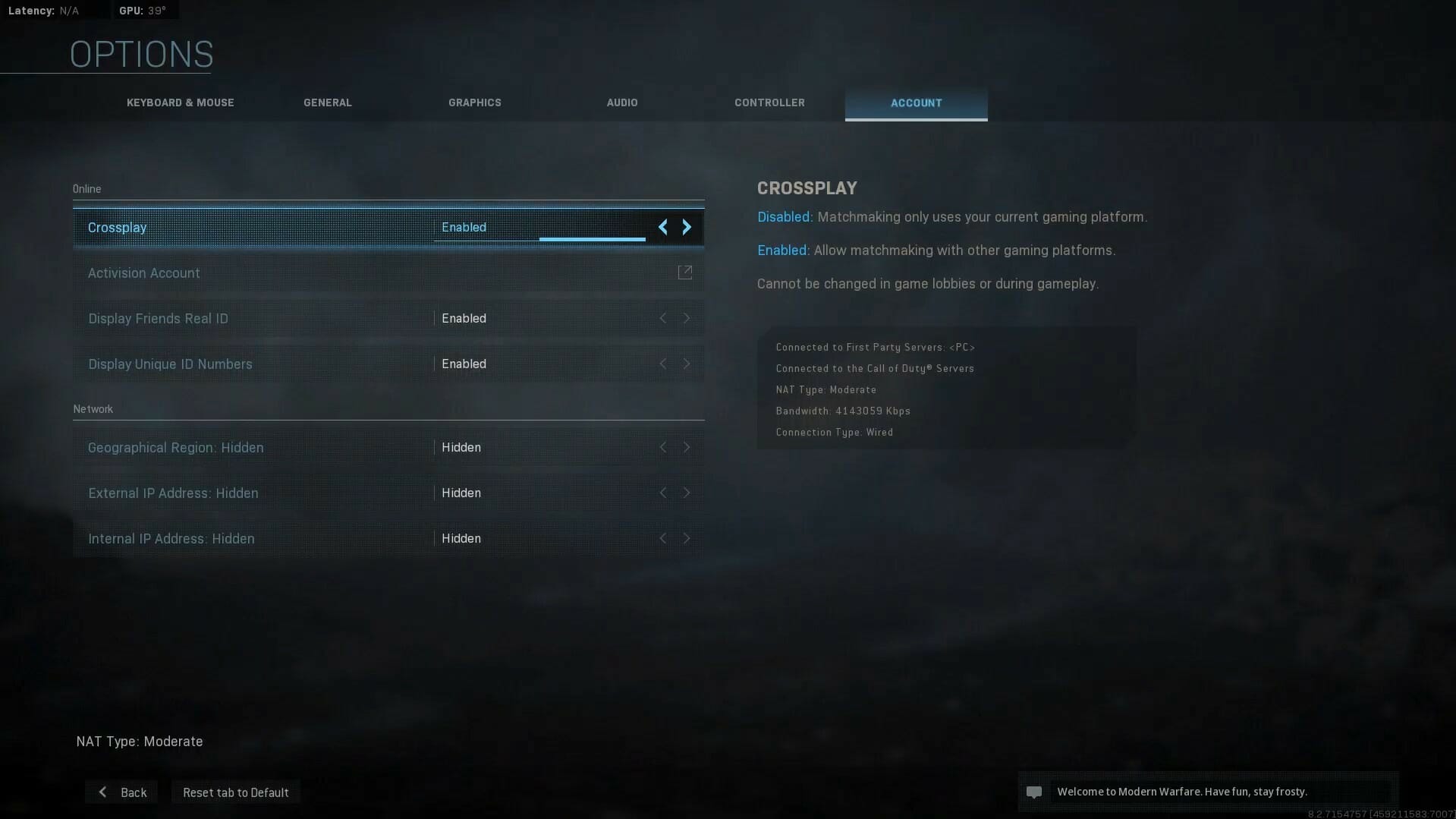Click the left chevron on Crossplay setting
Image resolution: width=1456 pixels, height=819 pixels.
pos(664,226)
